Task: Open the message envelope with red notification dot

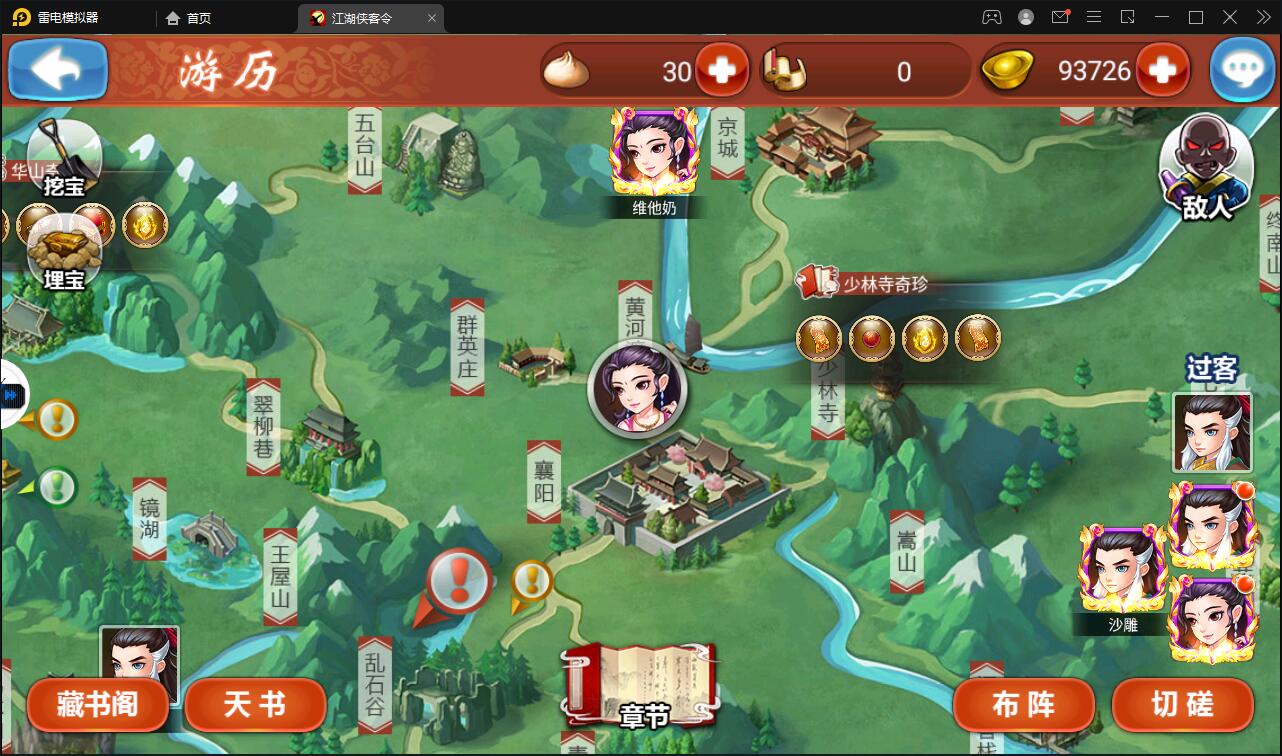Action: pyautogui.click(x=1060, y=17)
